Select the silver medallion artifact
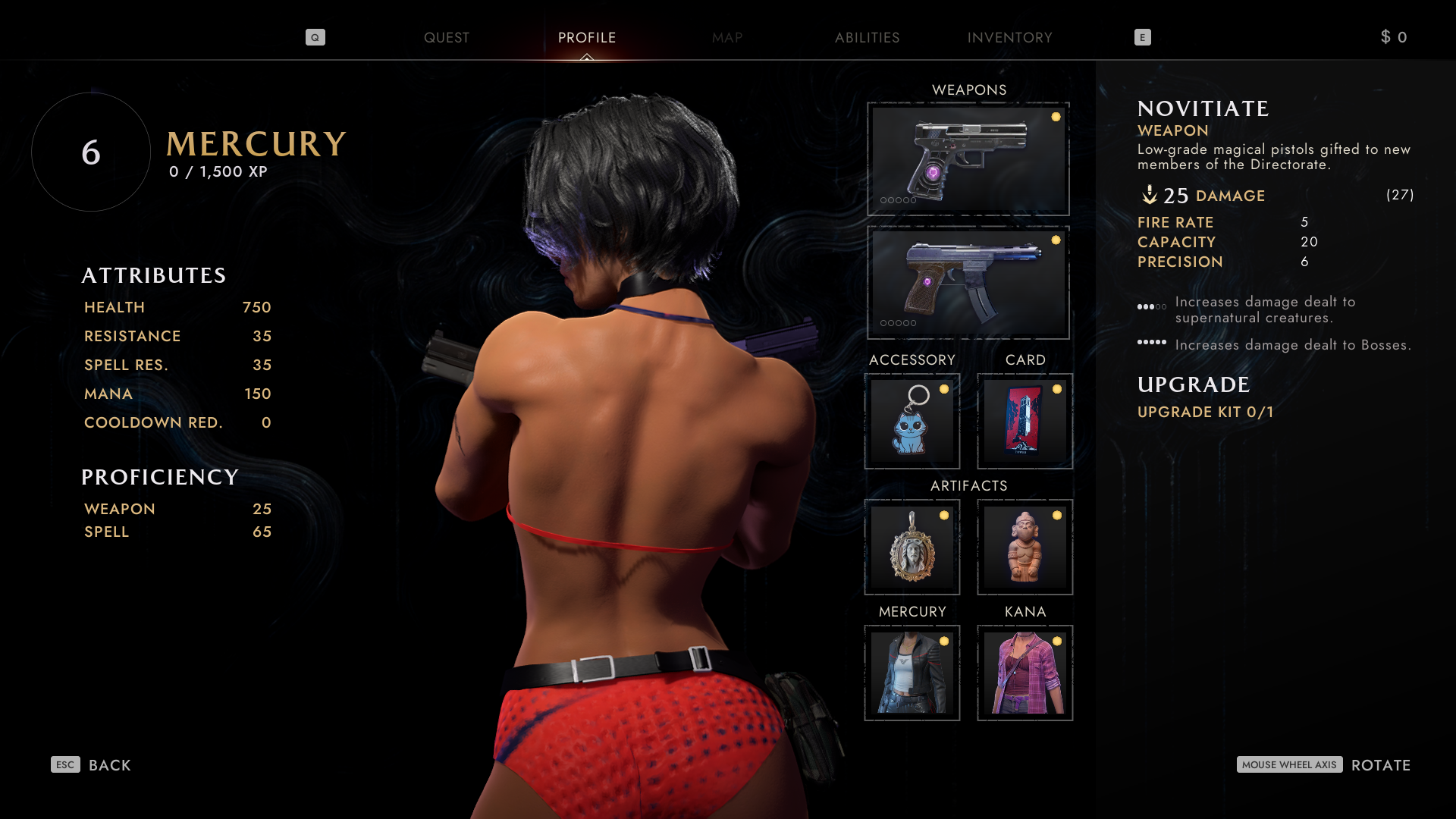 (912, 547)
